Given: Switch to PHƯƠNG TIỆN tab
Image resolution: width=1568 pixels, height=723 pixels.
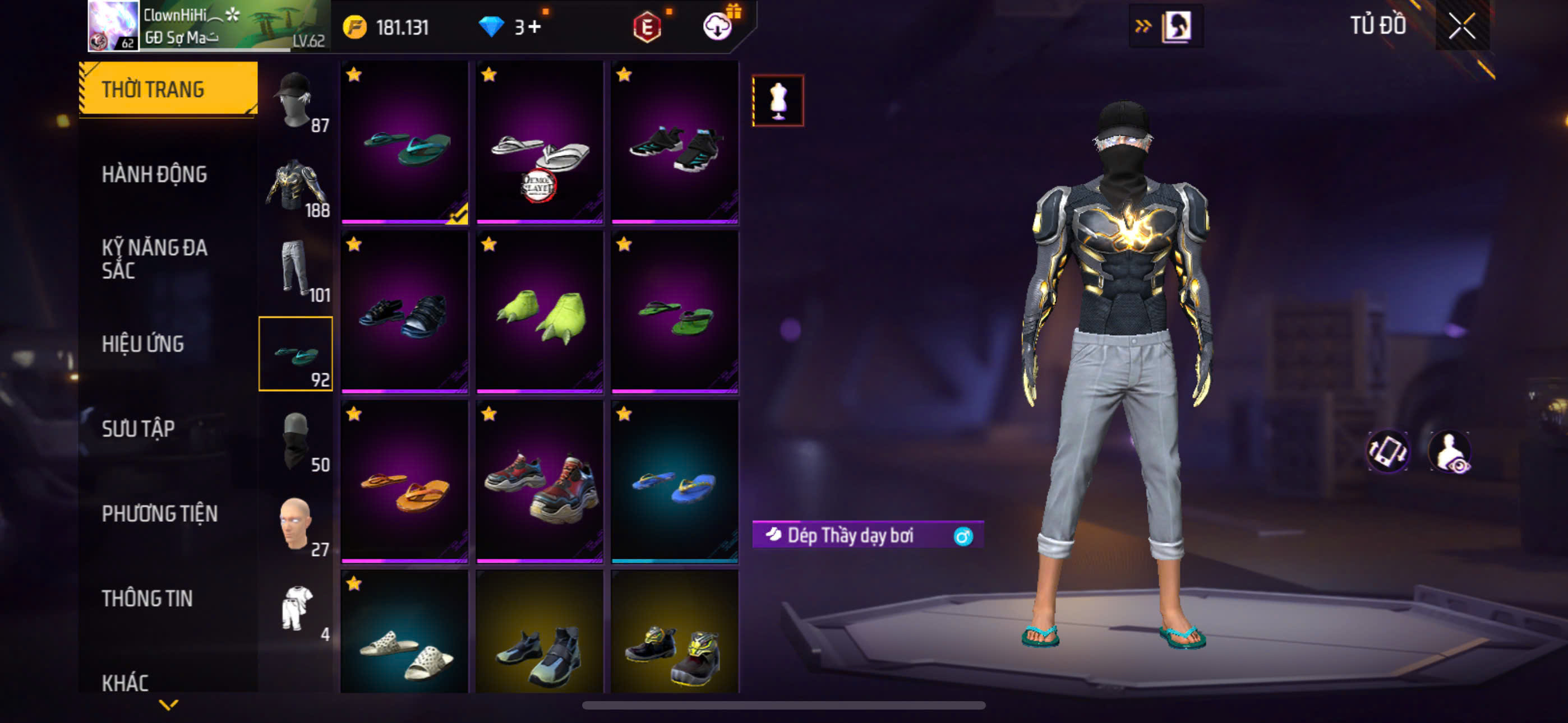Looking at the screenshot, I should pyautogui.click(x=159, y=513).
